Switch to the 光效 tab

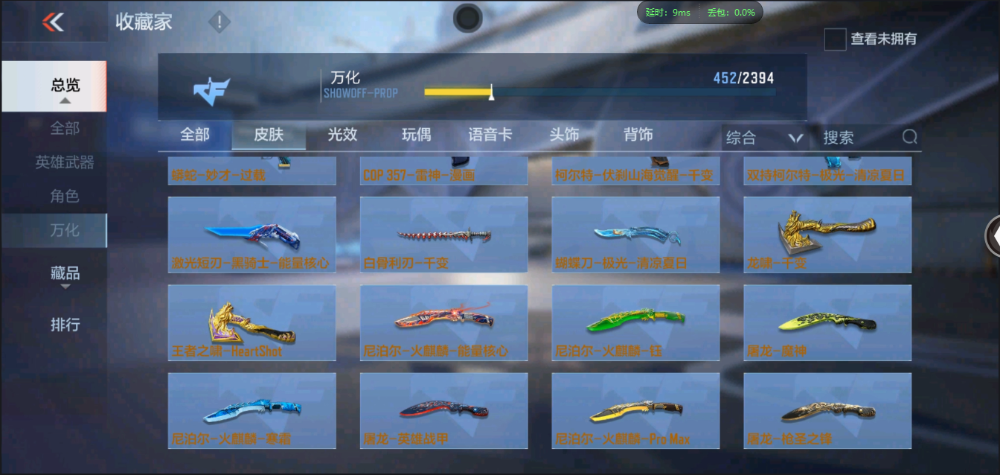(342, 135)
